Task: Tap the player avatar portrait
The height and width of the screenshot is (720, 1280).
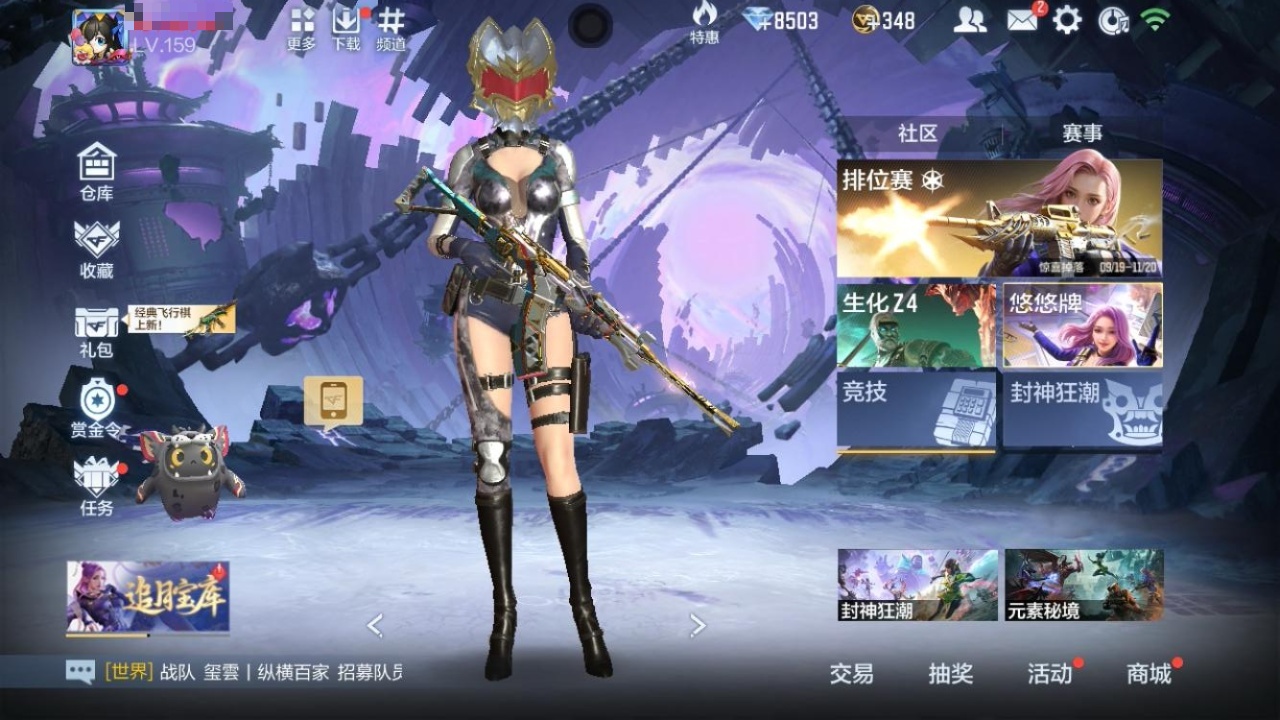Action: [x=98, y=37]
